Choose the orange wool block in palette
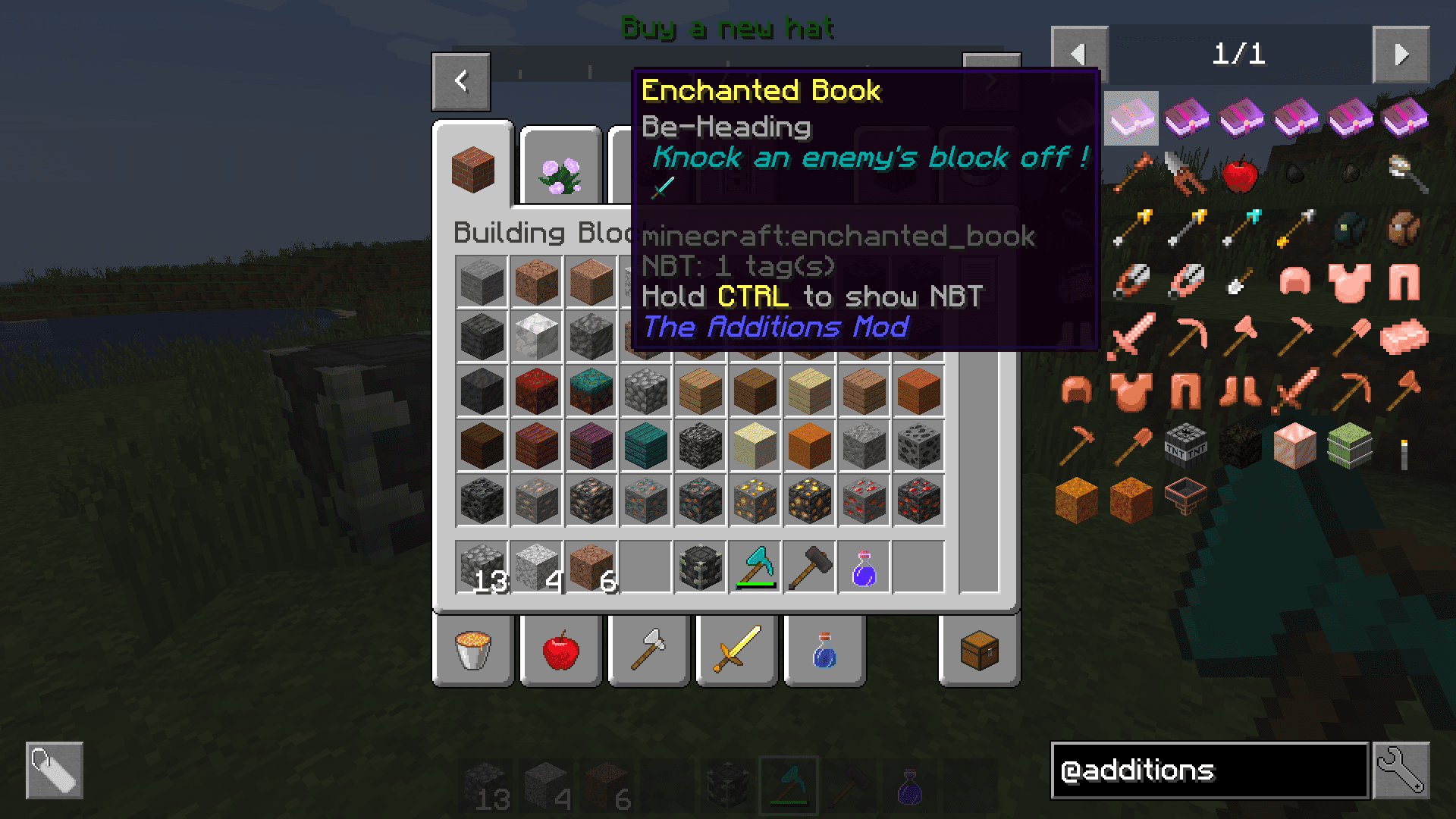Screen dimensions: 1456x819 click(810, 446)
